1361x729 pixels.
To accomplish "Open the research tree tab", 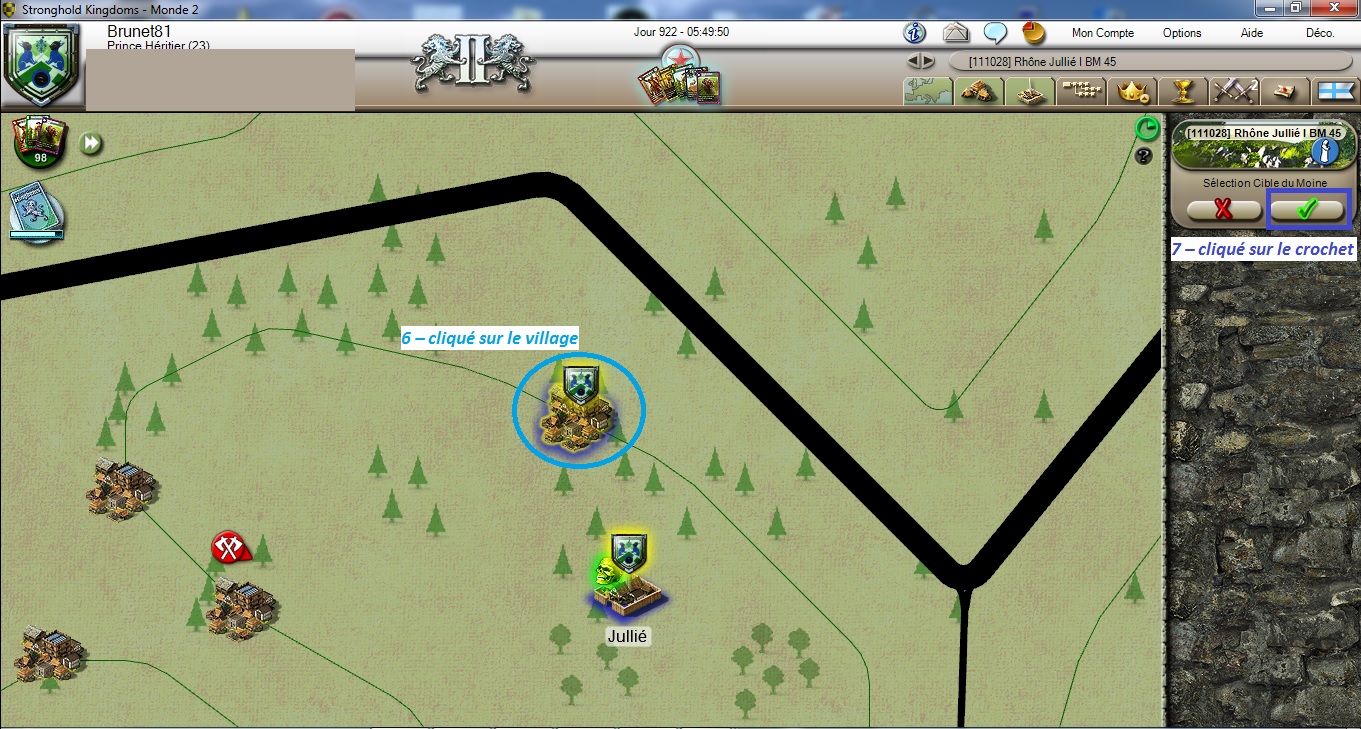I will pyautogui.click(x=1081, y=91).
